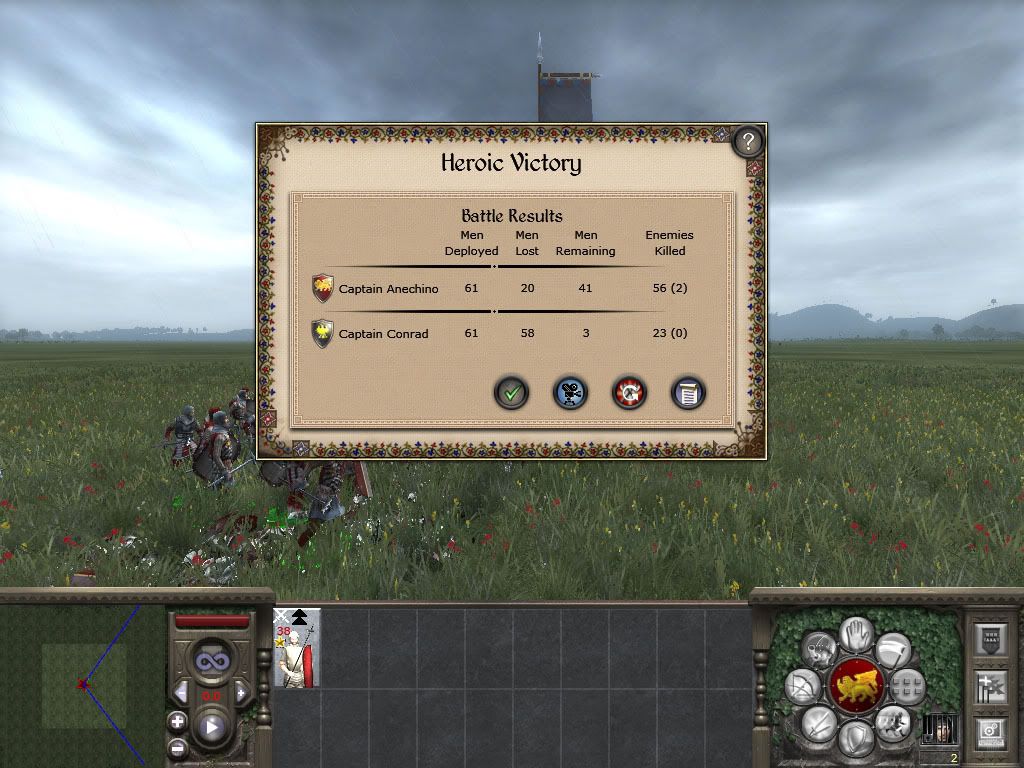Zoom out the minimap with minus button
The image size is (1024, 768).
tap(177, 746)
